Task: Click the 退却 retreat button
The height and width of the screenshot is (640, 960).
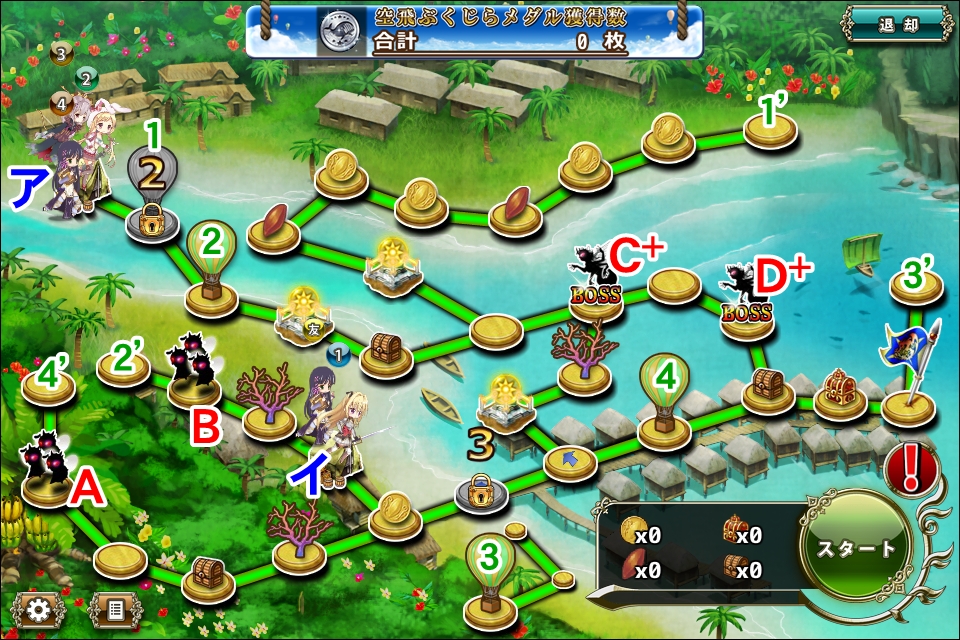Action: coord(895,22)
